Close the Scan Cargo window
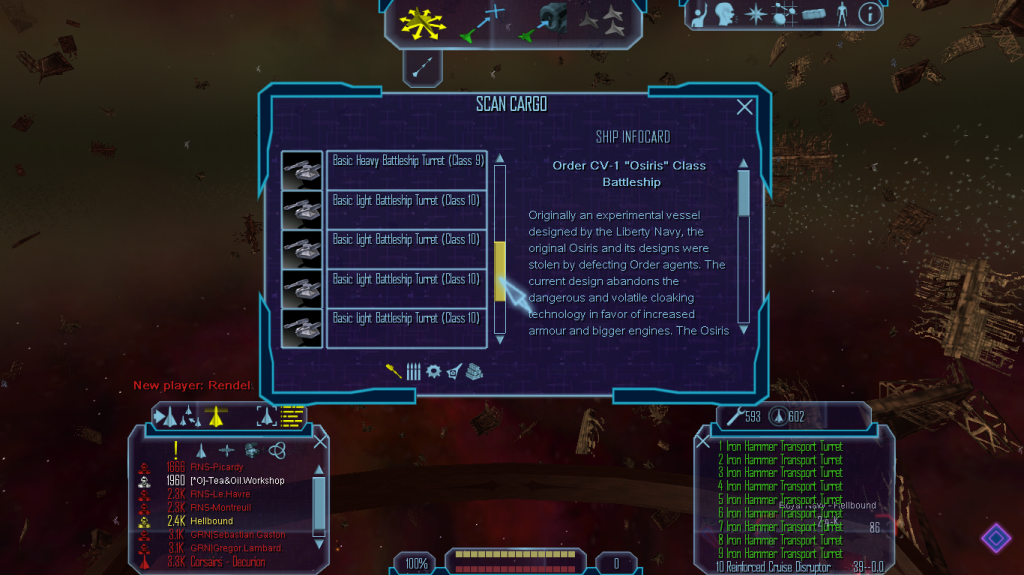Image resolution: width=1024 pixels, height=575 pixels. (745, 107)
